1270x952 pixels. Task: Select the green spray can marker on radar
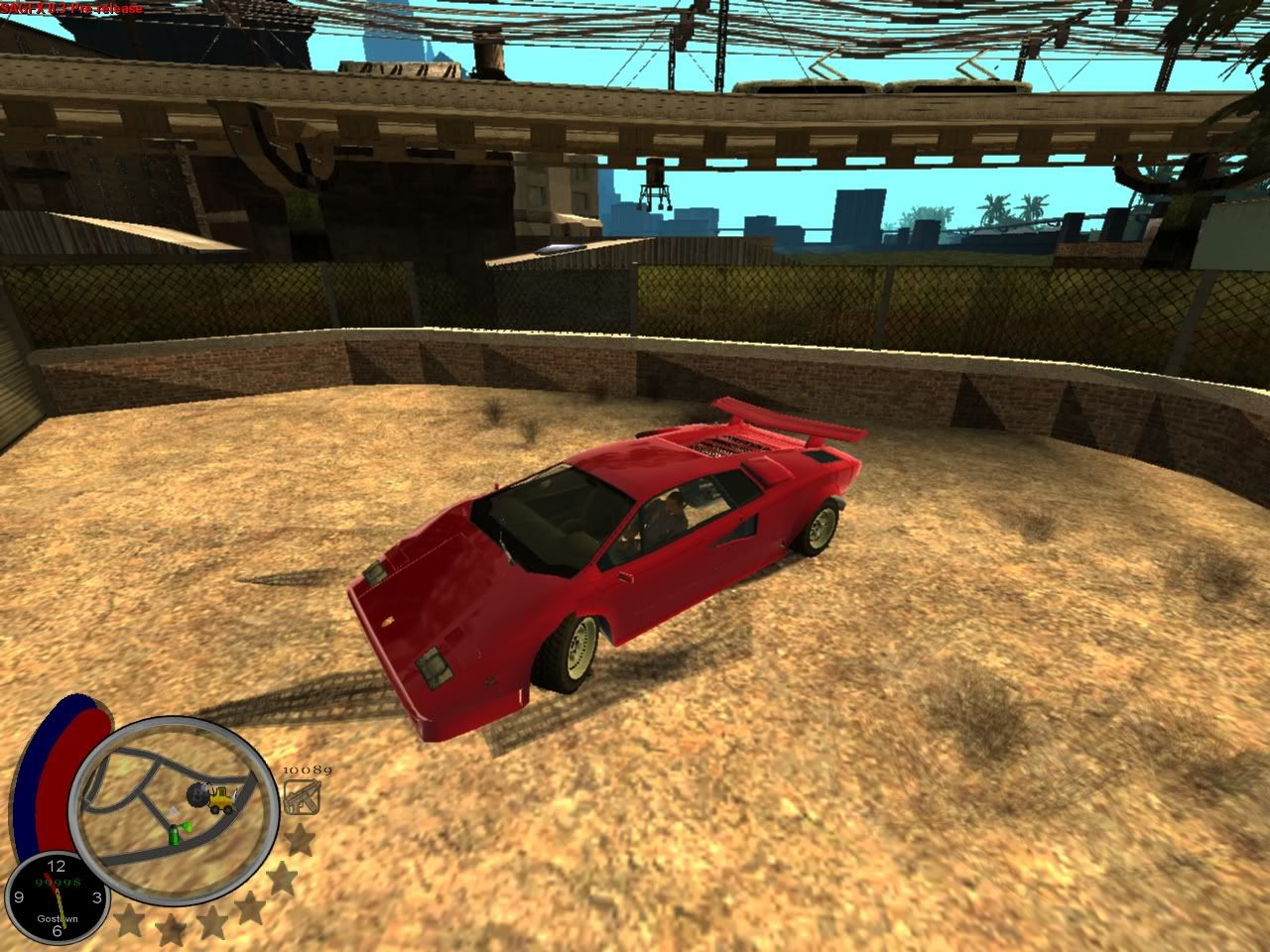(x=175, y=830)
